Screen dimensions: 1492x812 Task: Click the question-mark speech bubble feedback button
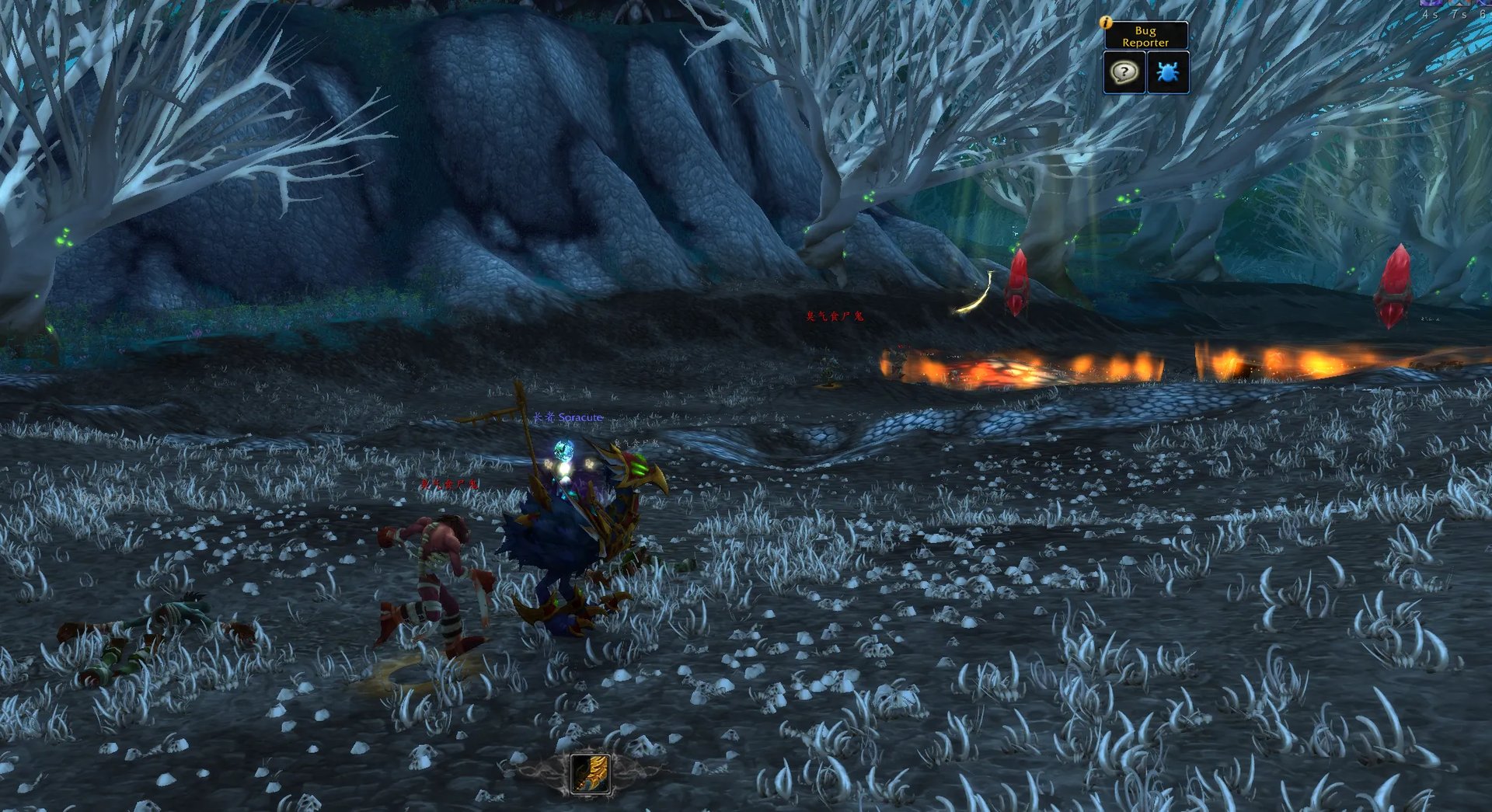[x=1124, y=72]
